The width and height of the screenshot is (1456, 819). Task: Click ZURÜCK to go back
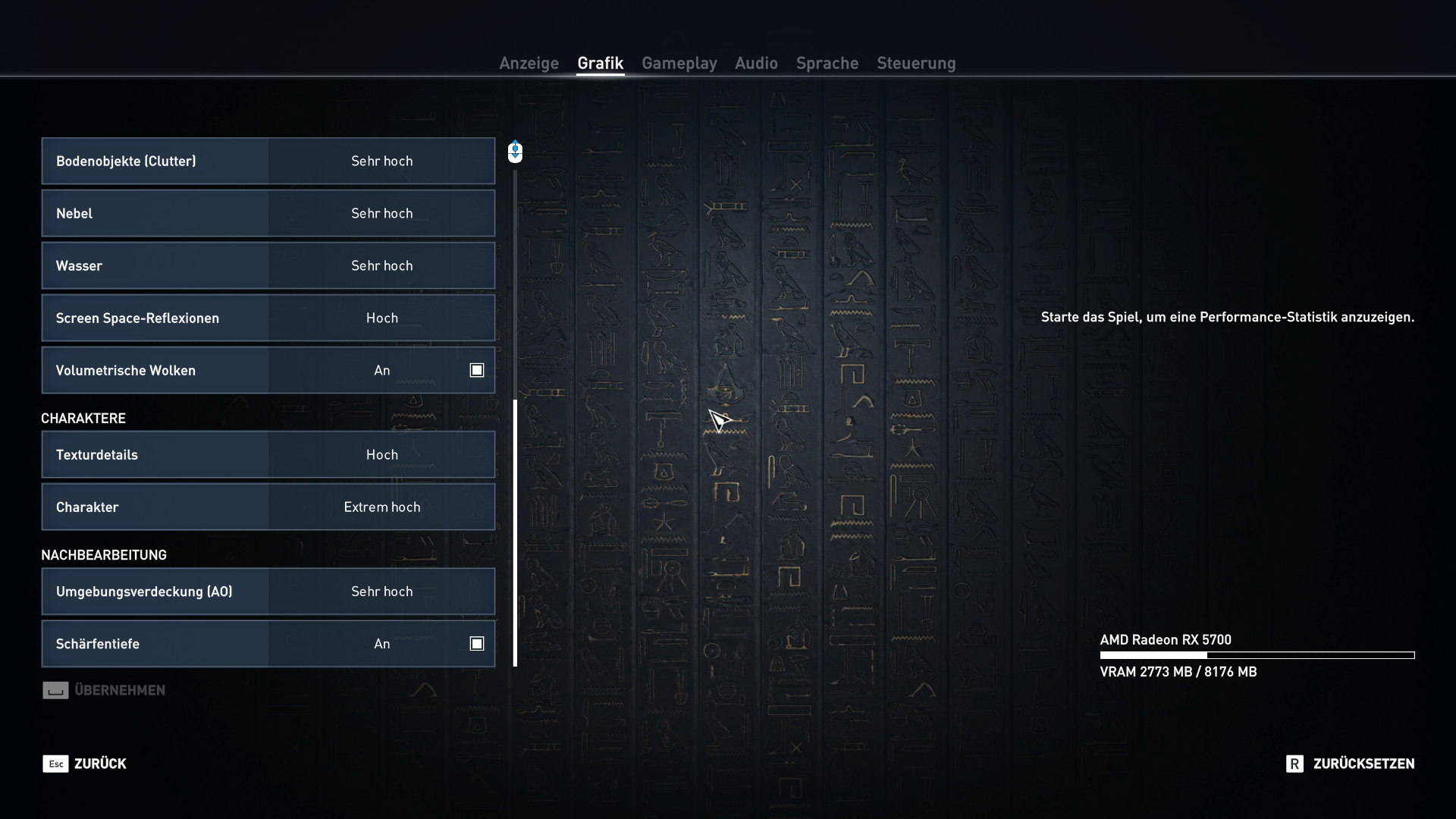(x=101, y=764)
